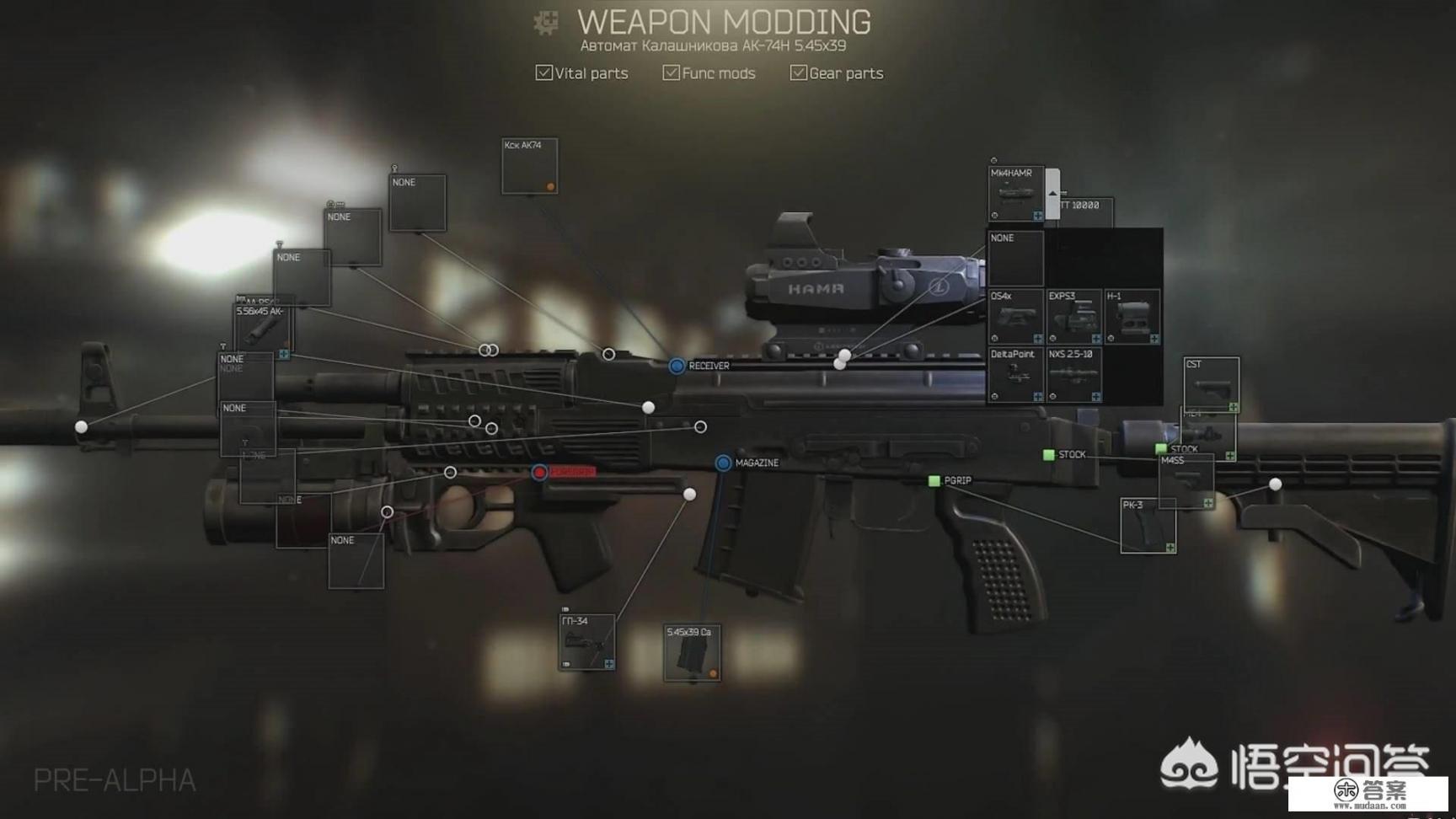Select the NONE option in scope list
This screenshot has width=1456, height=819.
click(x=1015, y=259)
